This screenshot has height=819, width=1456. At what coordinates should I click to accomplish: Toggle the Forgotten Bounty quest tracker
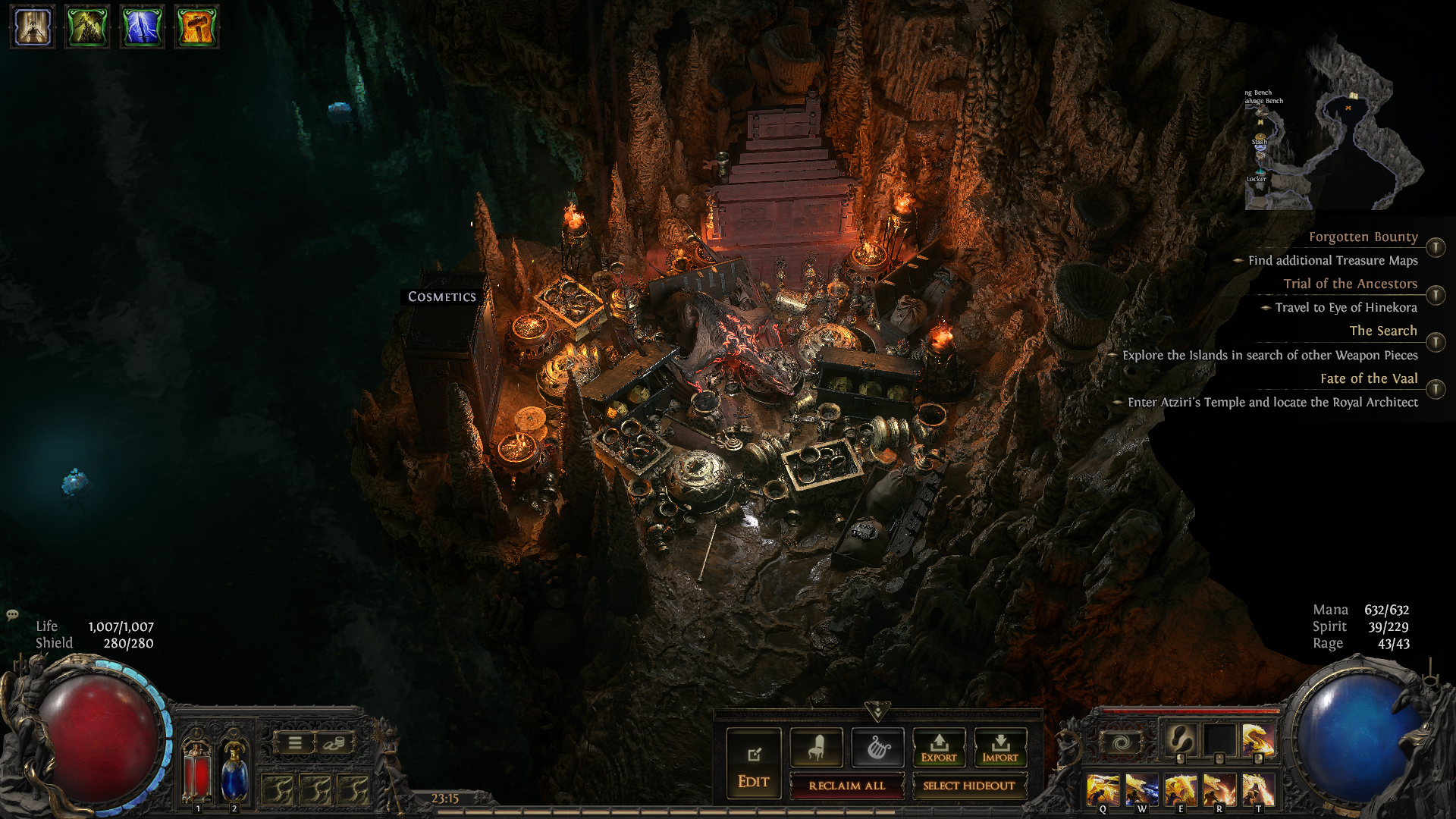(1435, 247)
